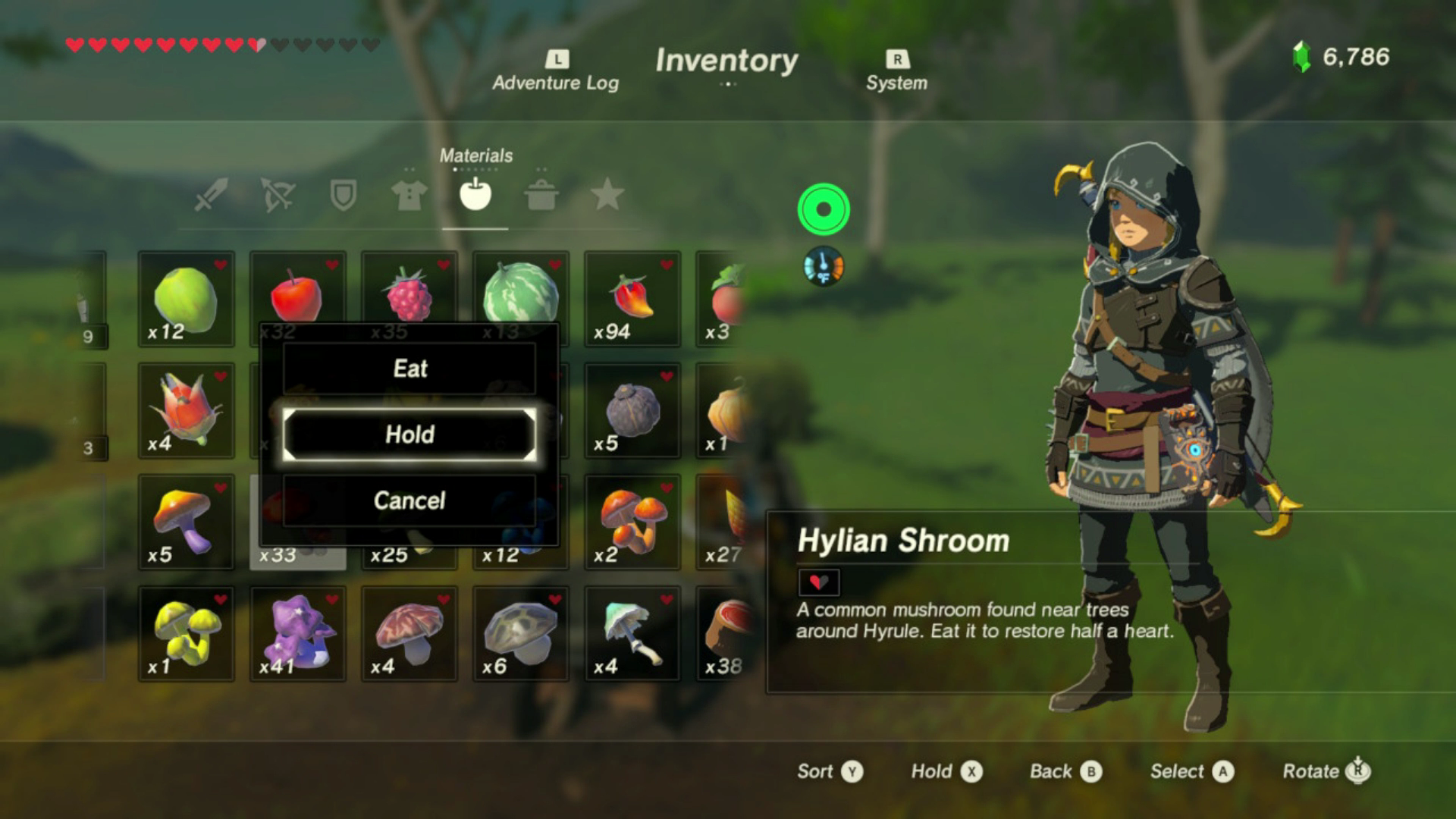1456x819 pixels.
Task: Pick the spicy pepper slot with x94
Action: point(632,299)
